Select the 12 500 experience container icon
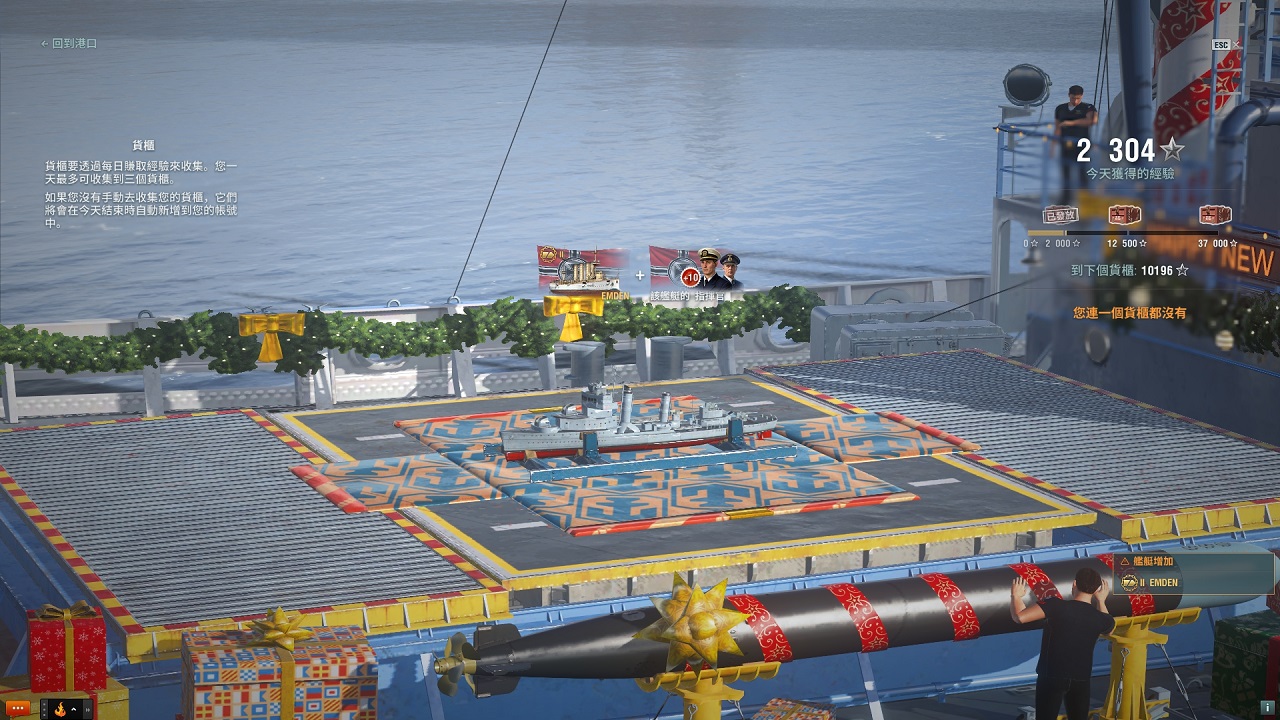 pos(1125,215)
